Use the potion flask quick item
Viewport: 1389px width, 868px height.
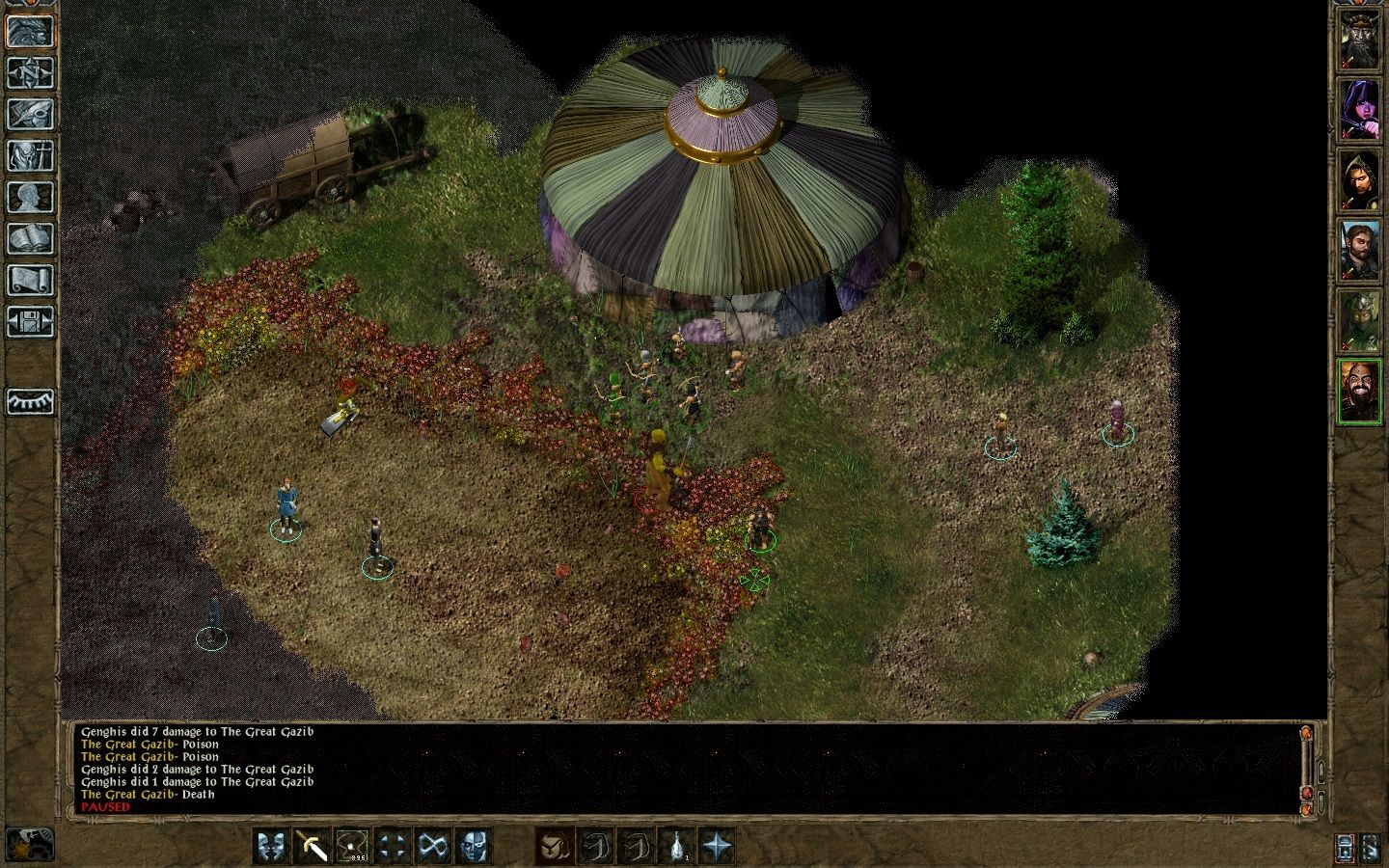pos(678,846)
